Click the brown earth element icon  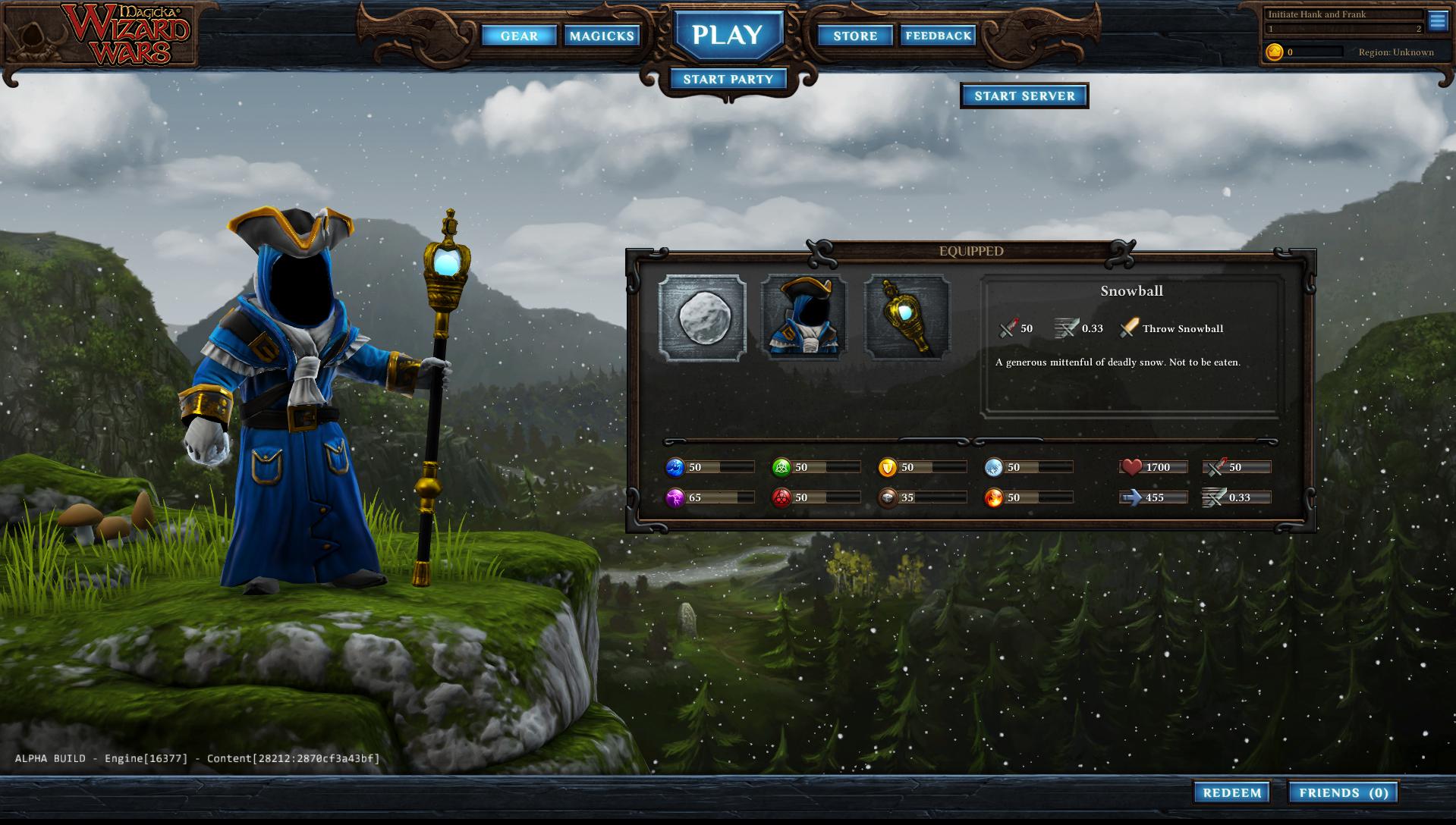coord(890,498)
